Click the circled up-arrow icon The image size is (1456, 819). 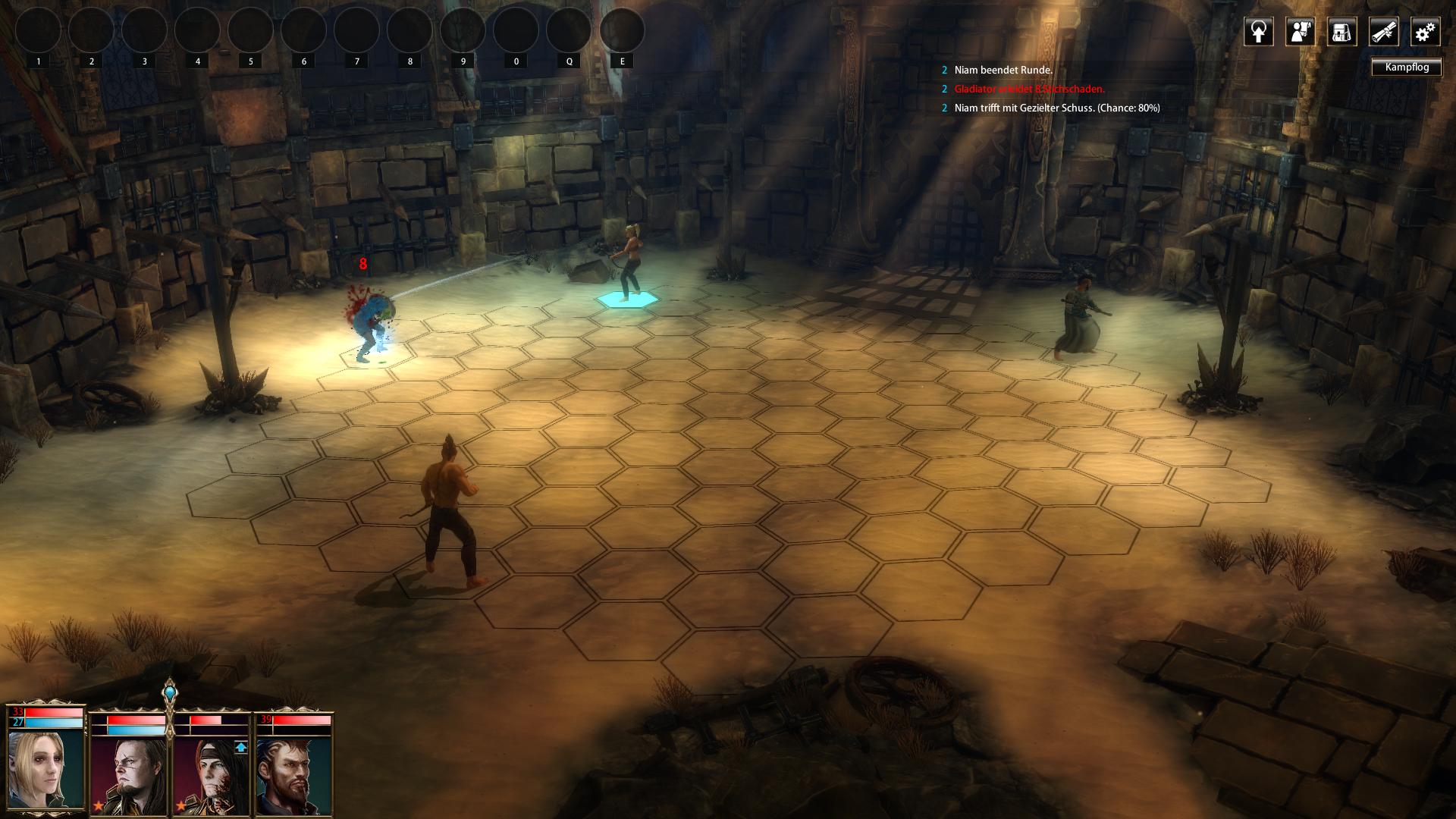[x=1258, y=33]
